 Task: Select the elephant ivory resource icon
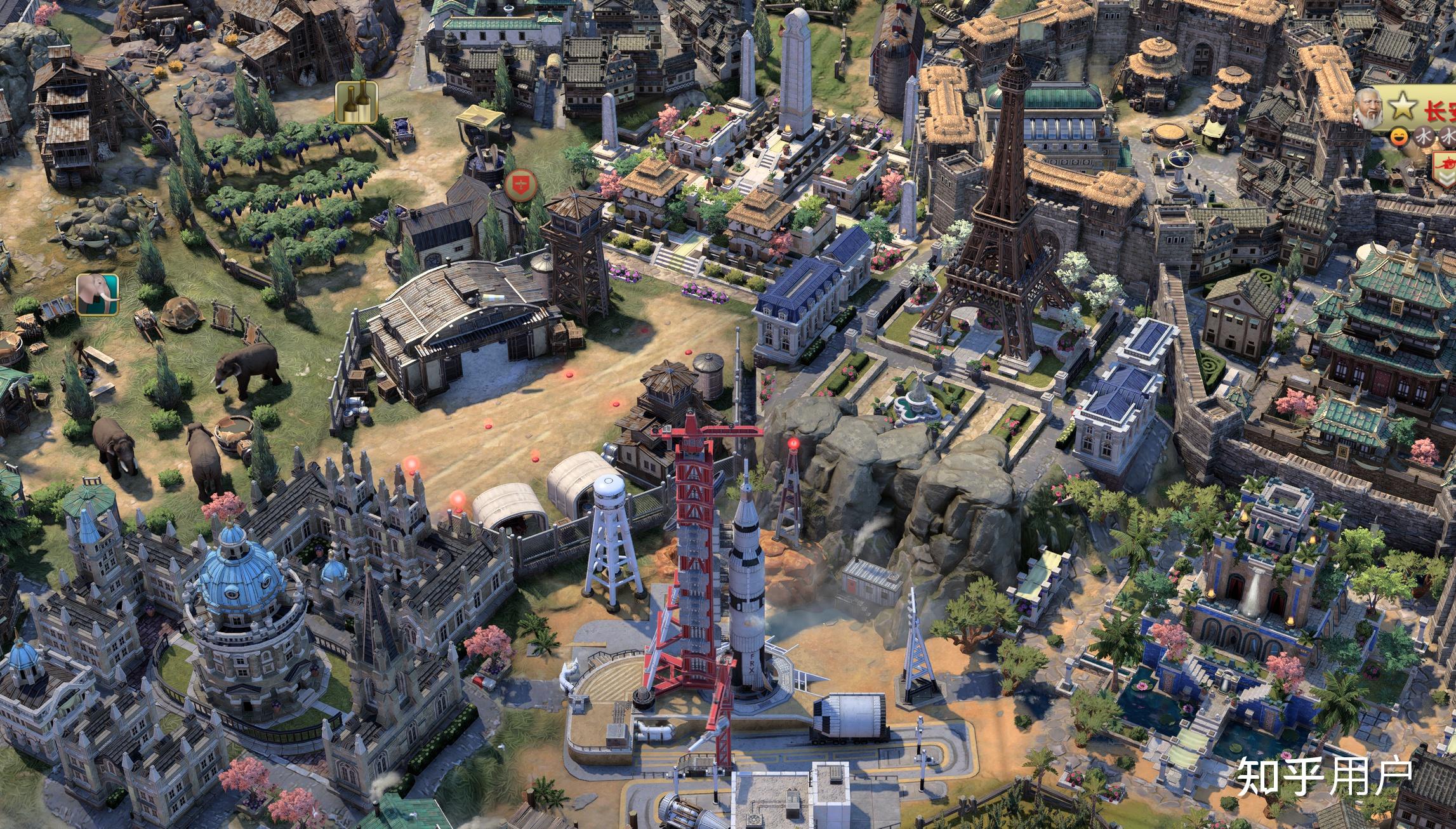point(98,294)
